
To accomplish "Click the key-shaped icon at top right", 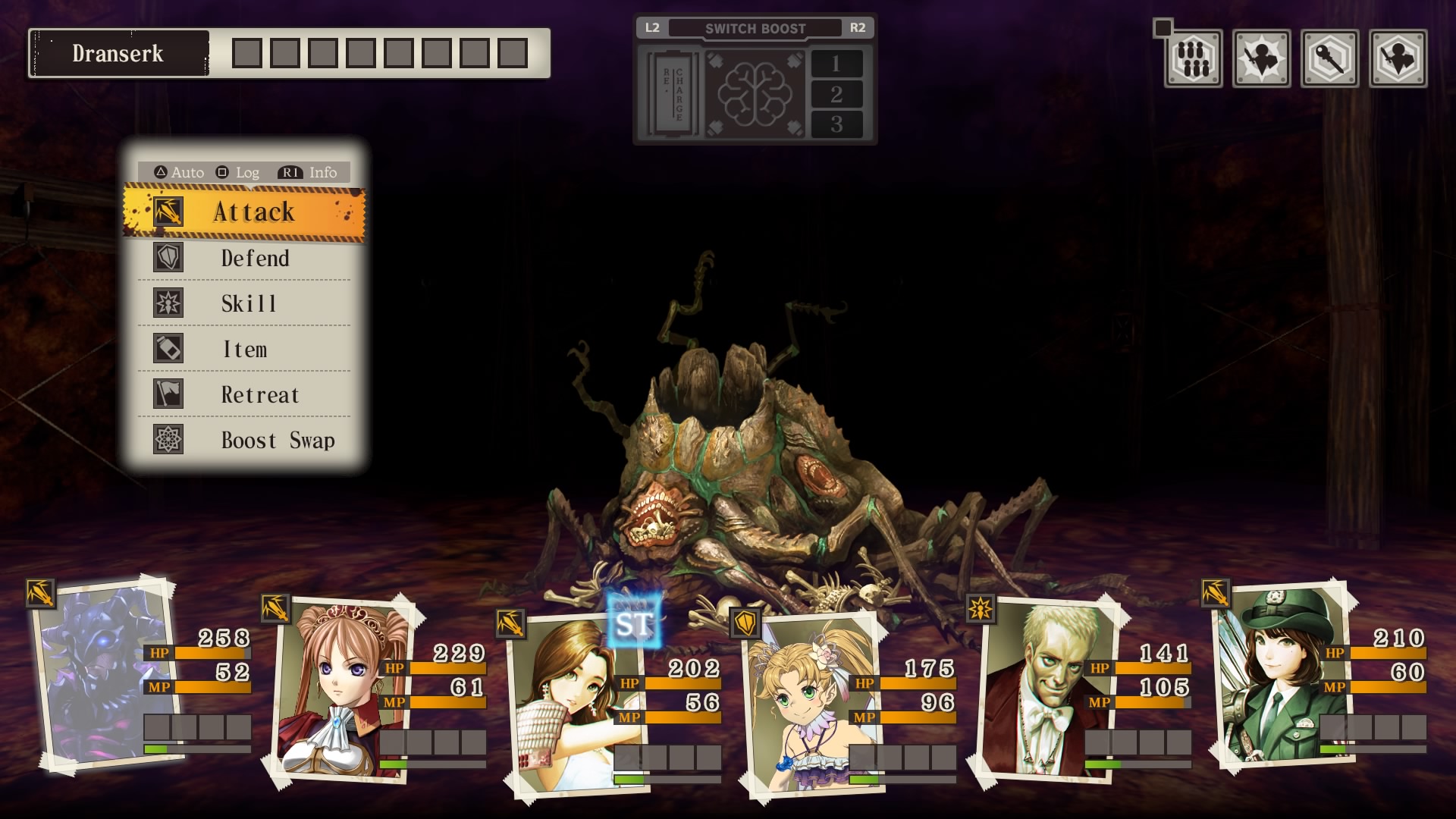I will (1329, 58).
